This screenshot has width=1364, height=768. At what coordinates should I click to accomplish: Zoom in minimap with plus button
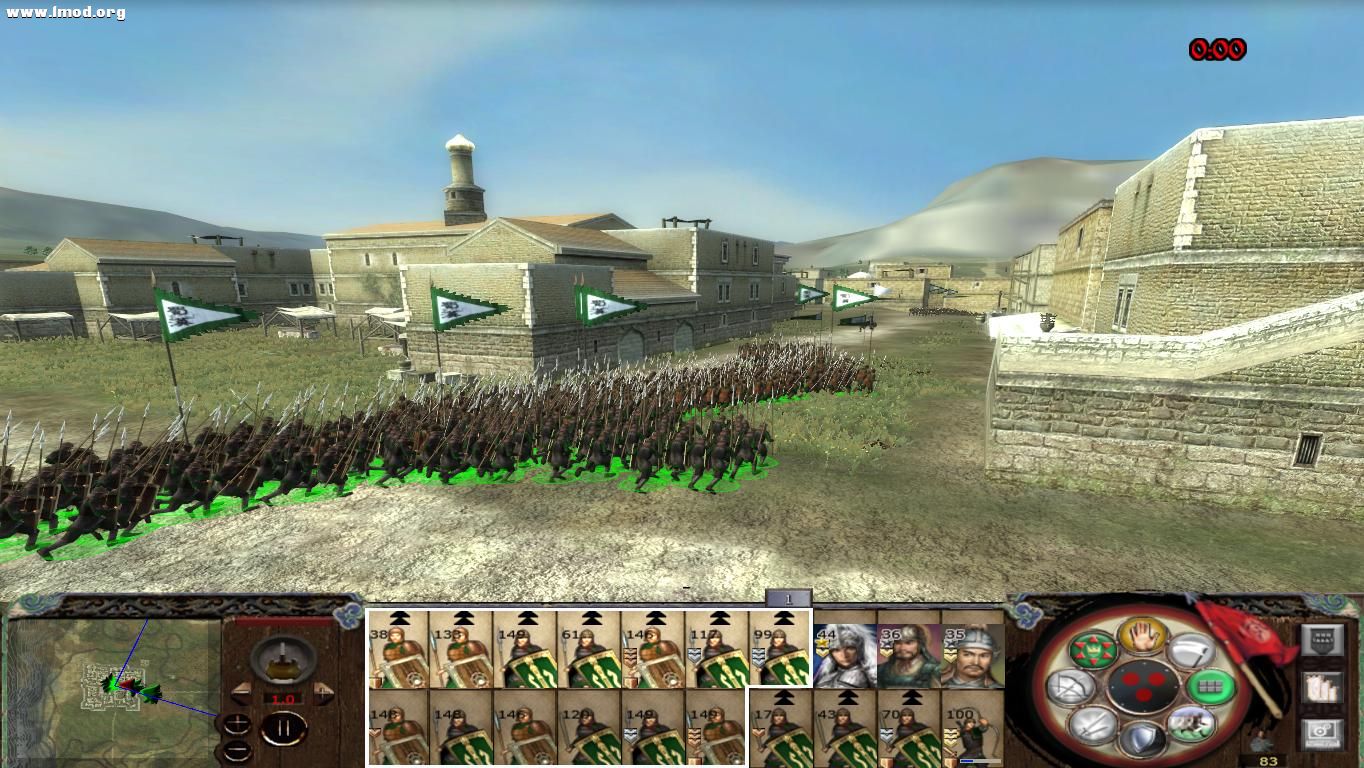tap(238, 725)
